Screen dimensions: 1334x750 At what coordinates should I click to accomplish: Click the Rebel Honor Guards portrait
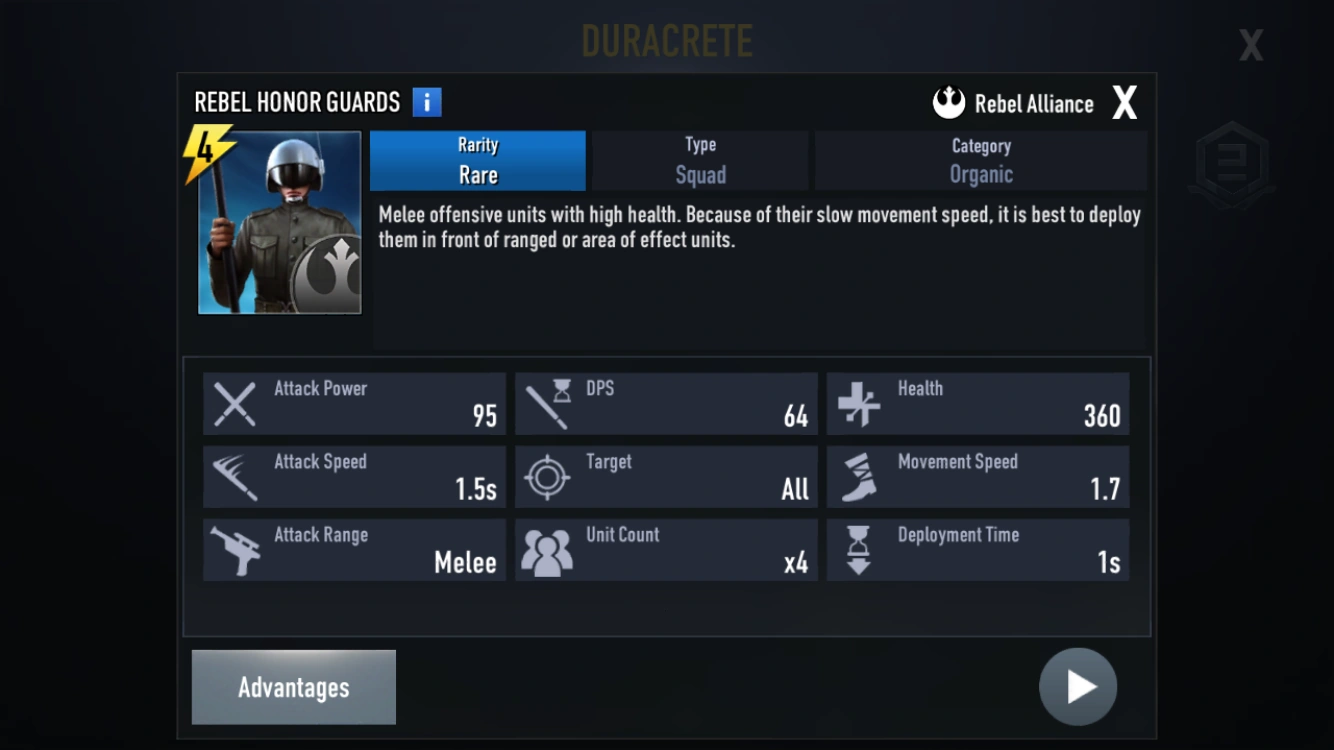(280, 223)
